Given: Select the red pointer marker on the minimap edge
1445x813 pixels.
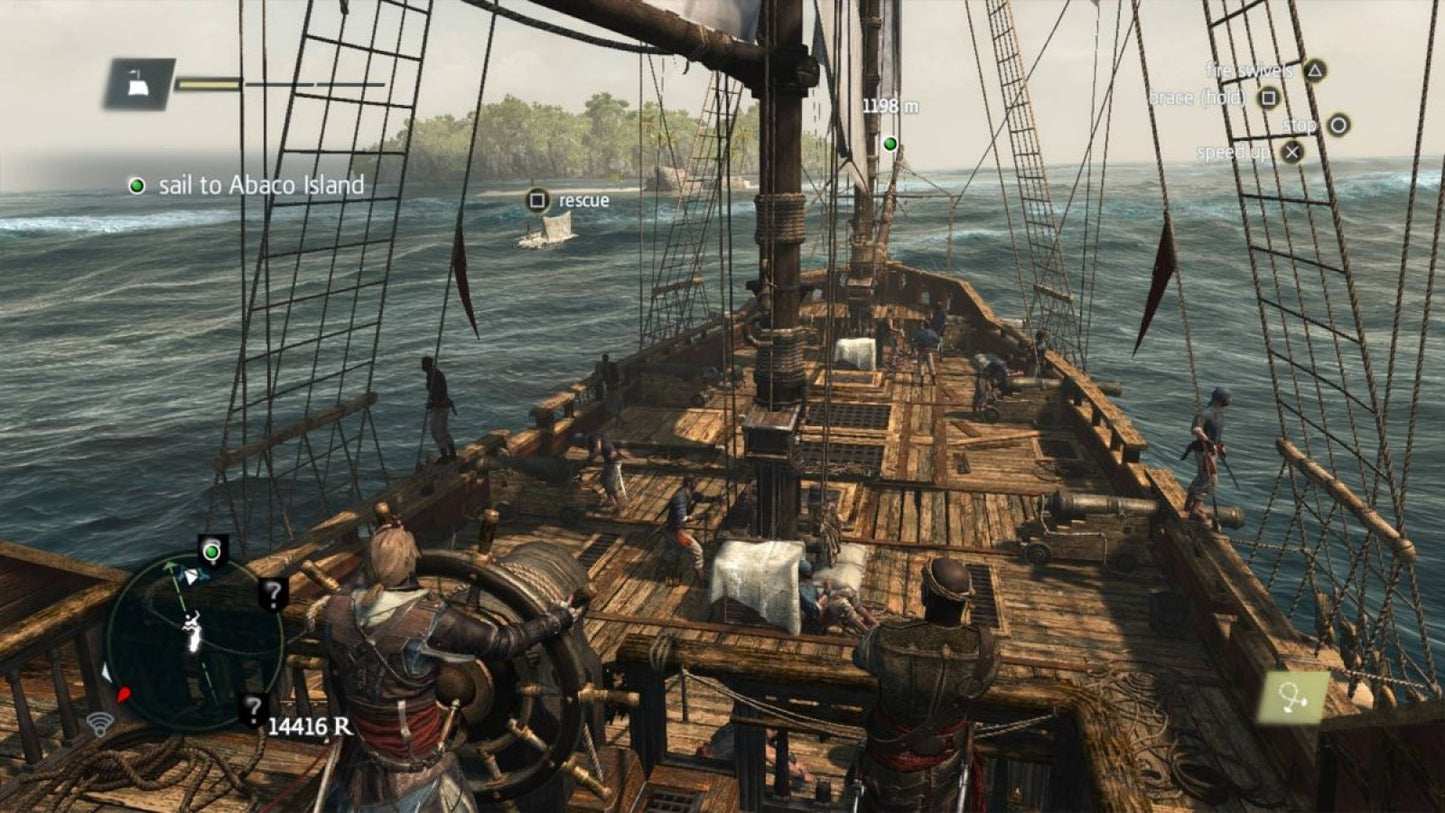Looking at the screenshot, I should 123,694.
